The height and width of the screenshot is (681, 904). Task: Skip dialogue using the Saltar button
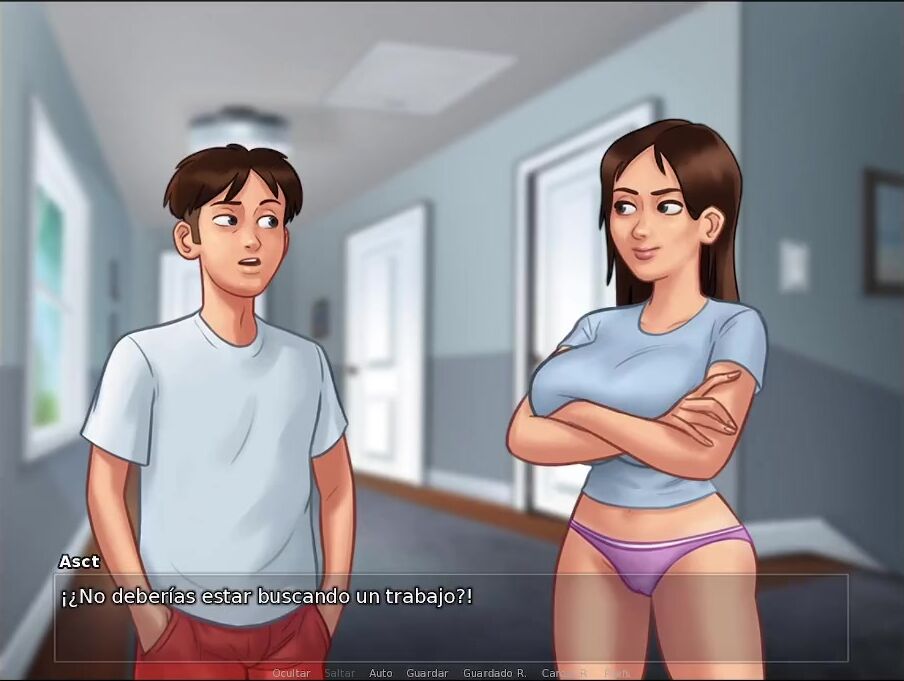(x=340, y=673)
